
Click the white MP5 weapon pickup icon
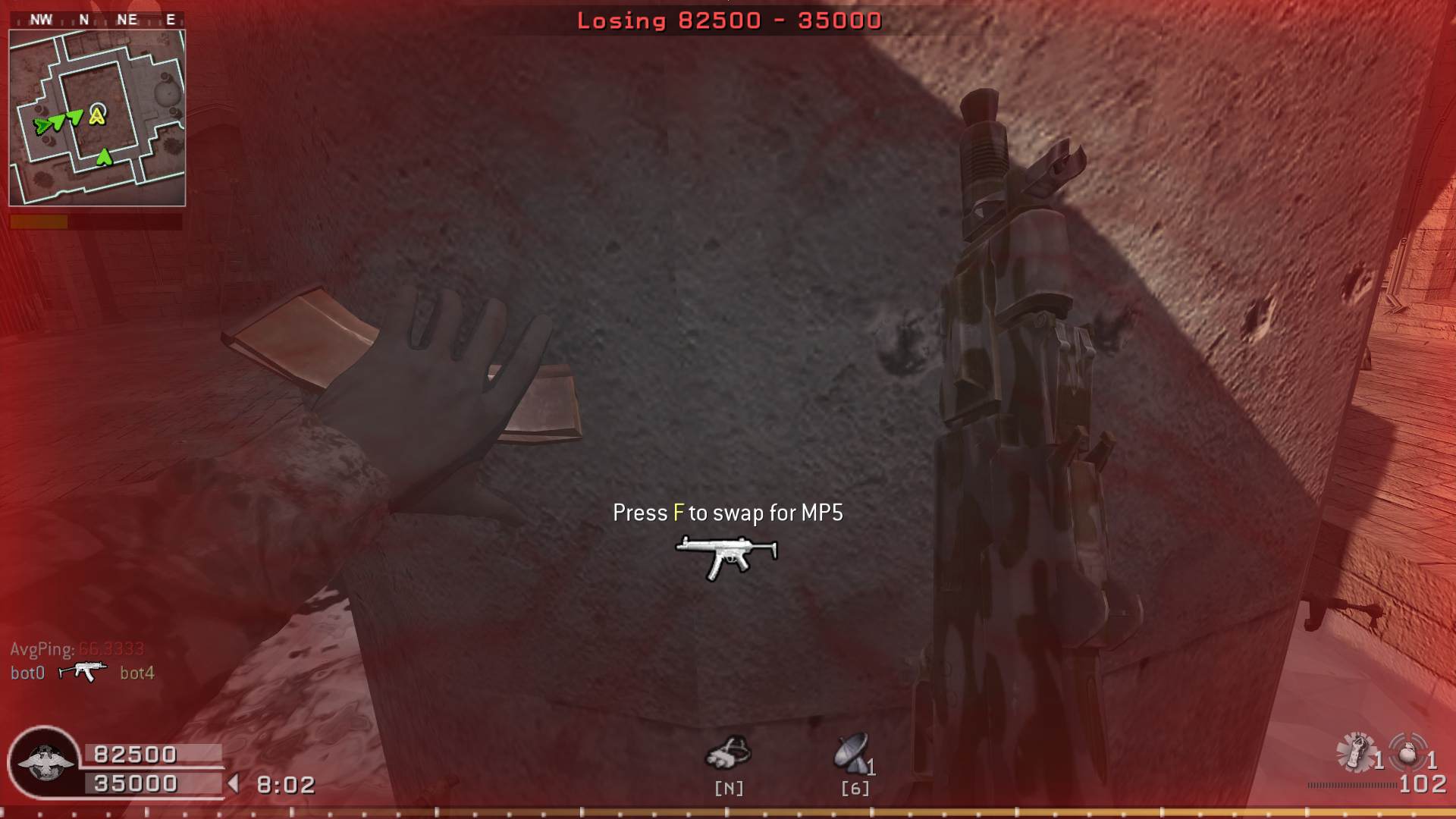point(726,556)
